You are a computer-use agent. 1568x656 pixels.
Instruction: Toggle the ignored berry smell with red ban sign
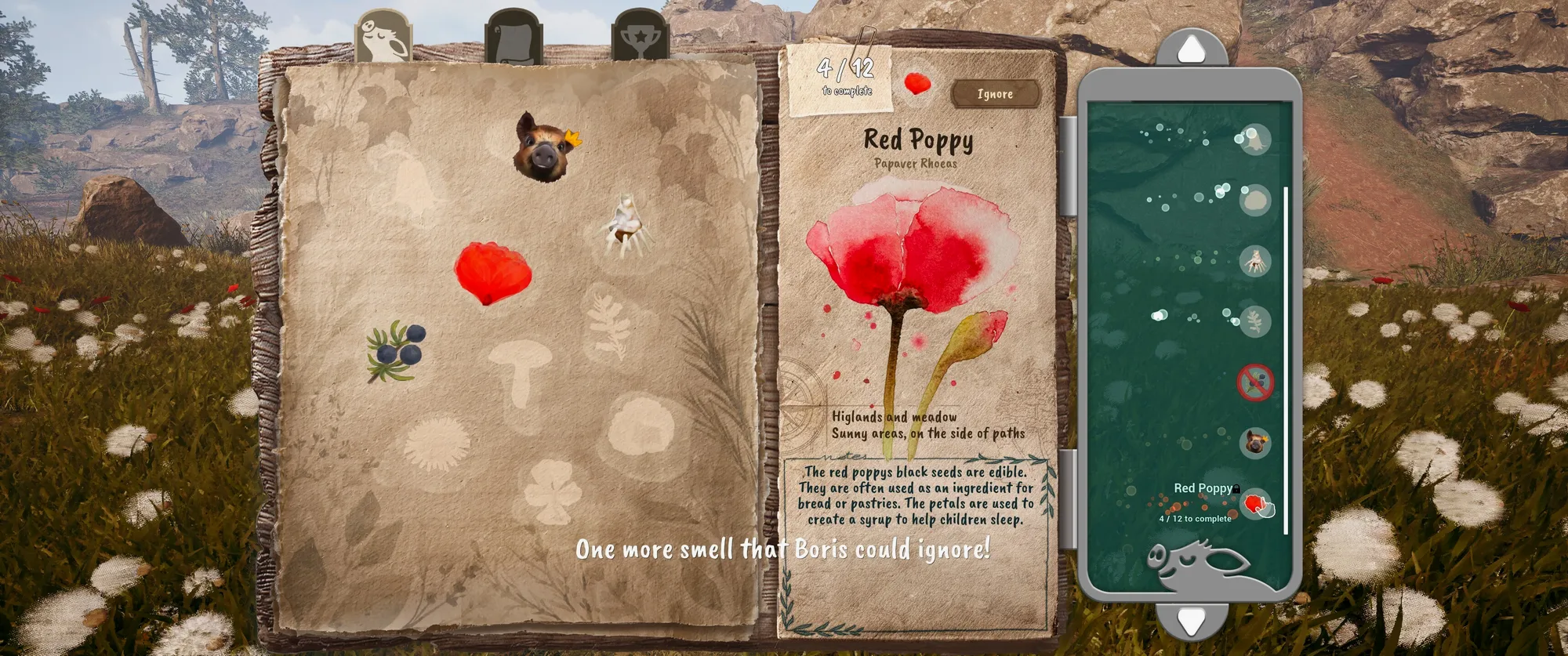tap(1255, 382)
